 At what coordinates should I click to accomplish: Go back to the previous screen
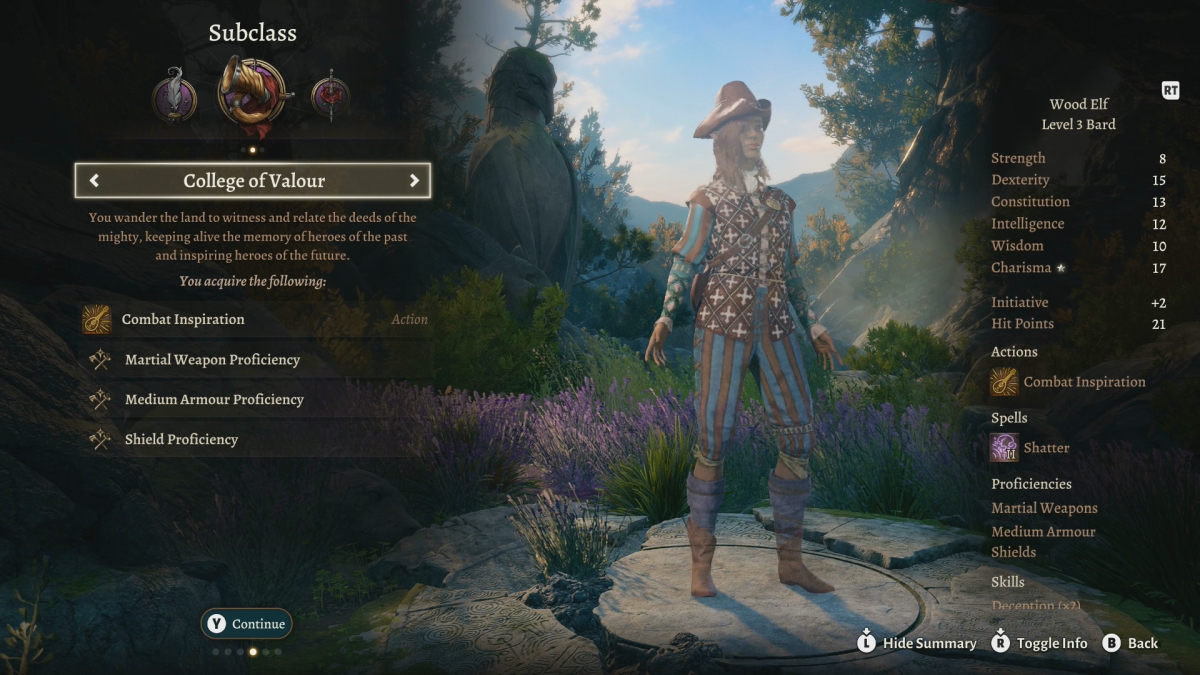coord(1130,643)
